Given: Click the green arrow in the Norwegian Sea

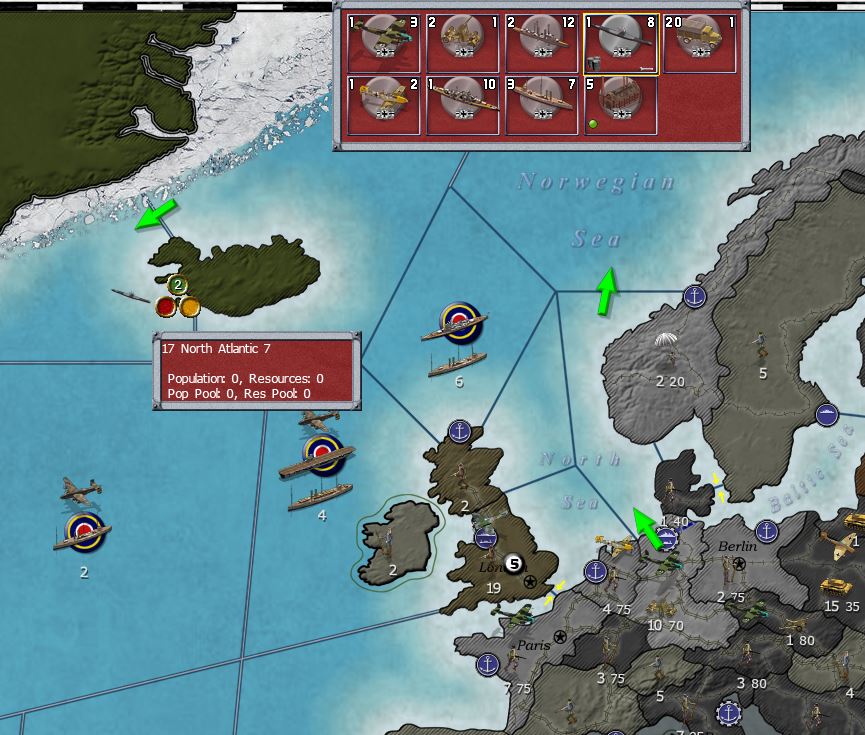Looking at the screenshot, I should click(x=606, y=293).
